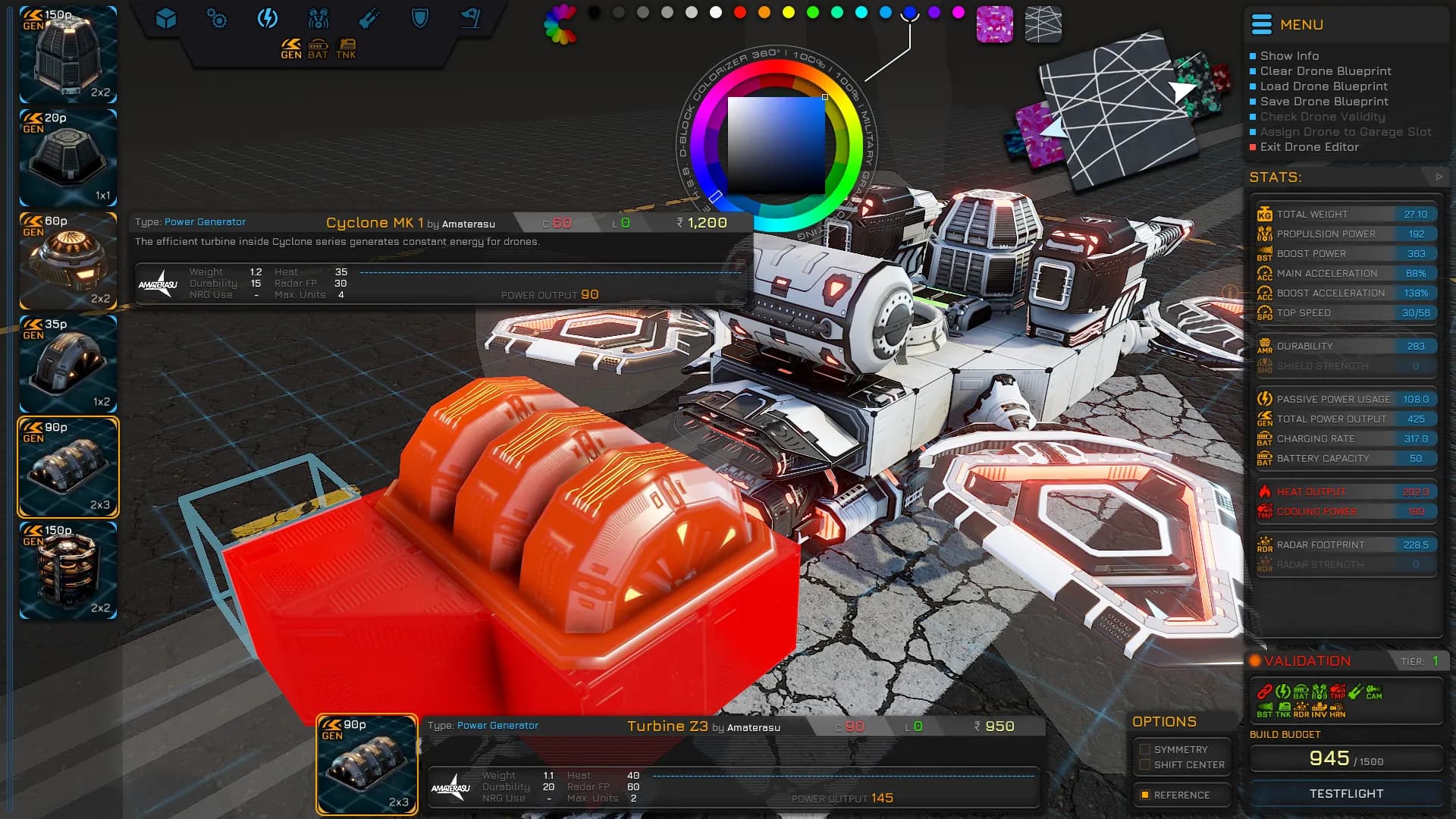This screenshot has height=819, width=1456.
Task: Toggle the Shift Center checkbox
Action: pyautogui.click(x=1145, y=764)
